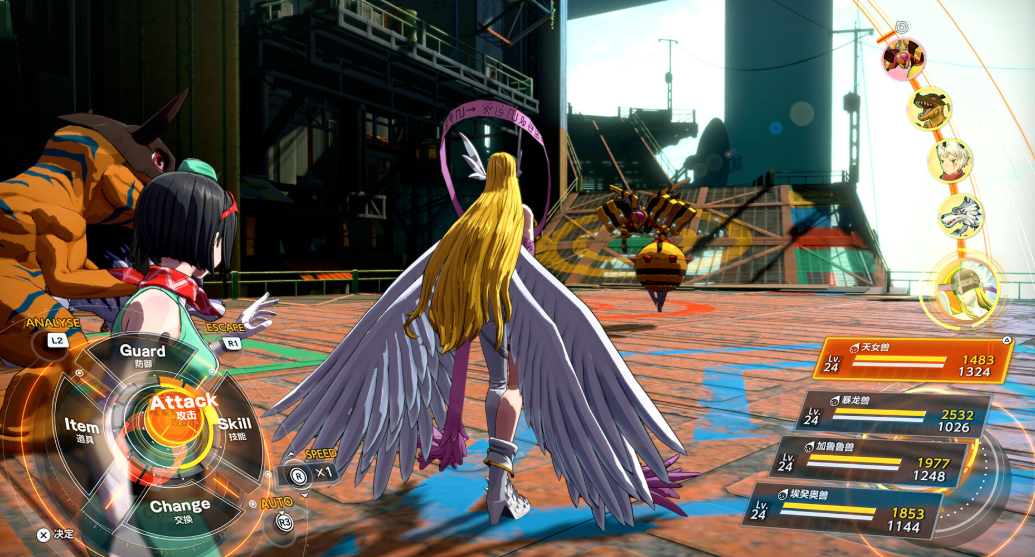Open the Skill command
Viewport: 1035px width, 557px height.
(234, 428)
